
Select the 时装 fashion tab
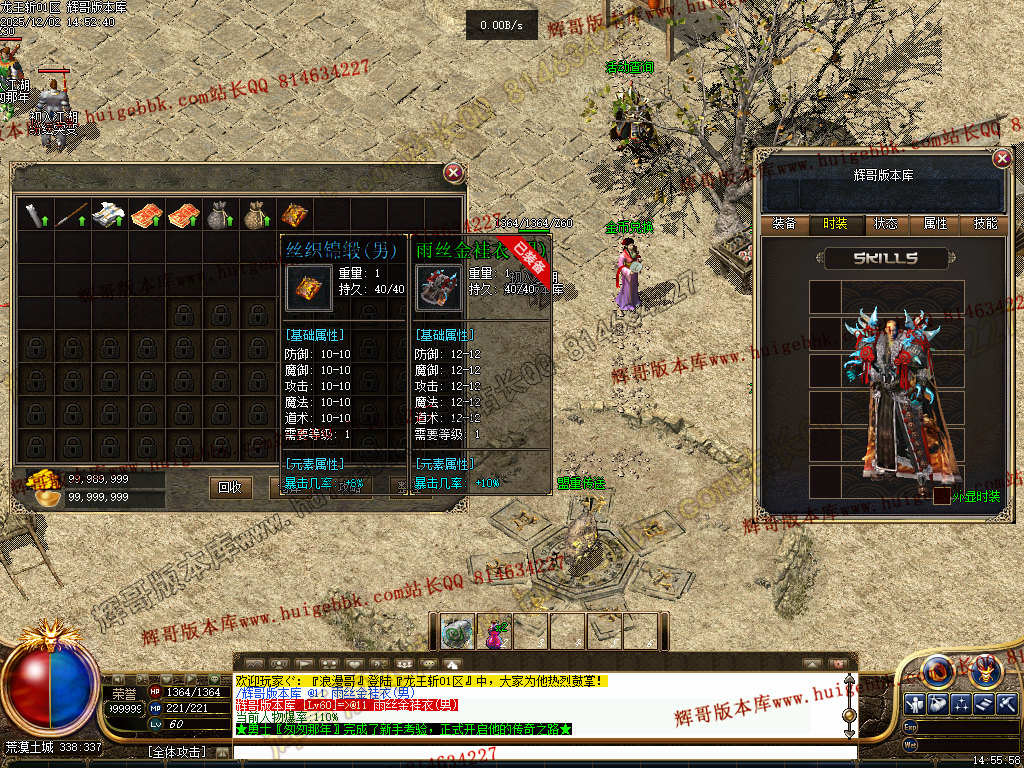coord(835,224)
